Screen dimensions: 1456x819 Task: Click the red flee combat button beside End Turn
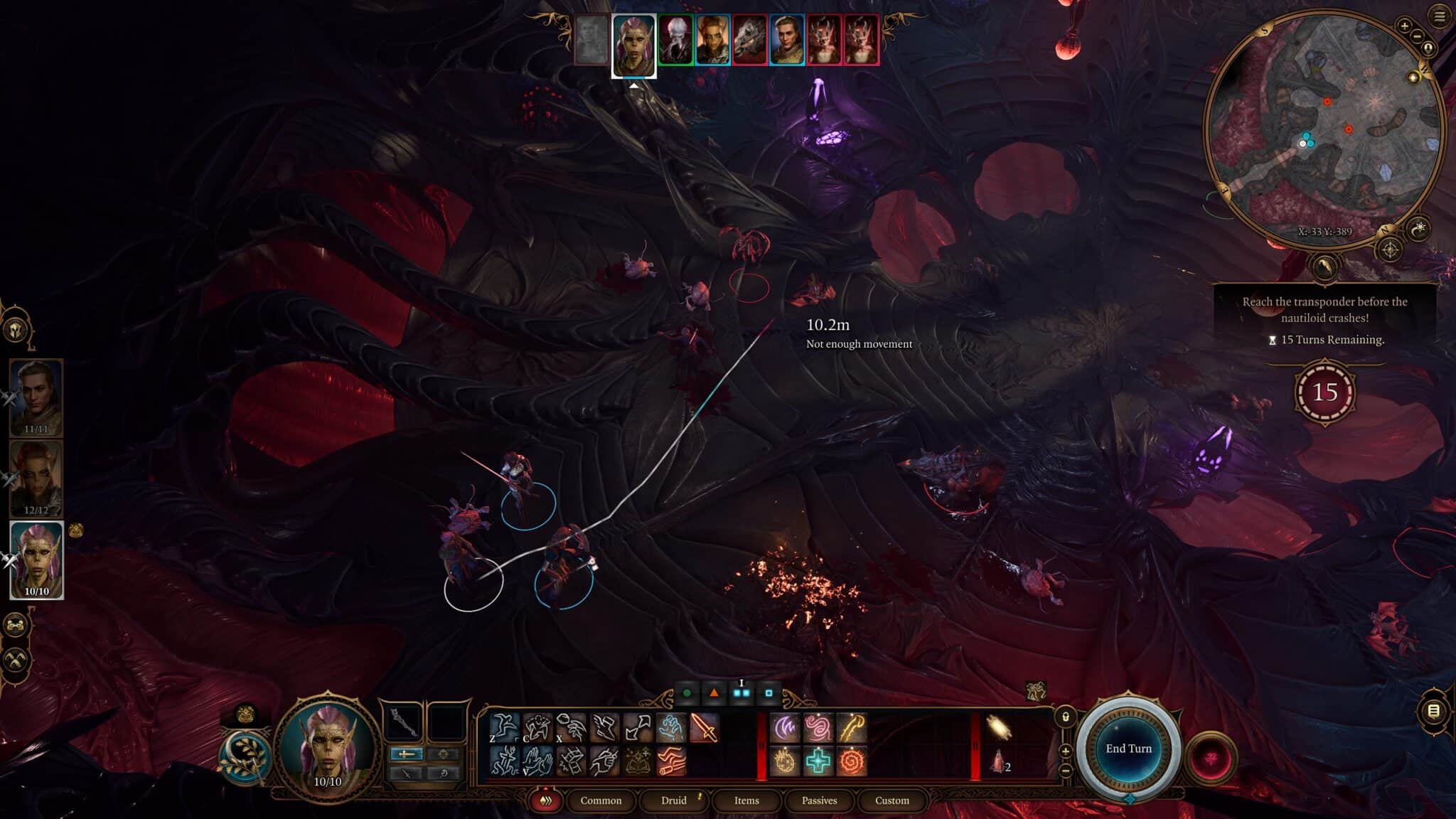[1212, 759]
